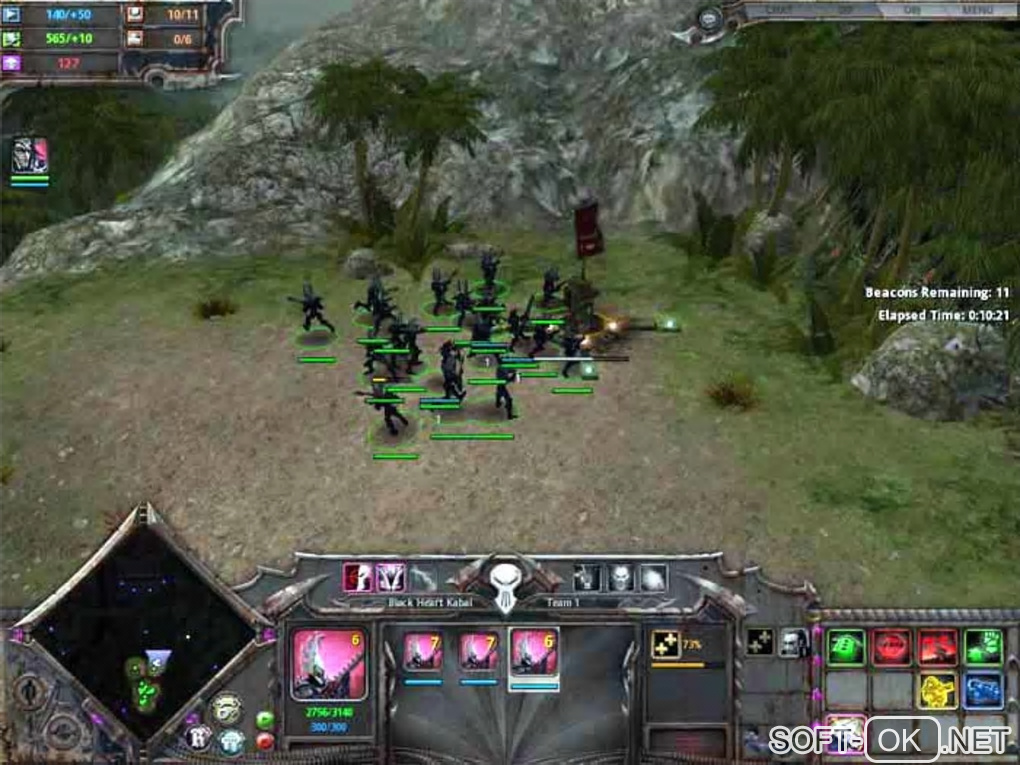Click the green fist command button
1020x765 pixels.
(982, 646)
